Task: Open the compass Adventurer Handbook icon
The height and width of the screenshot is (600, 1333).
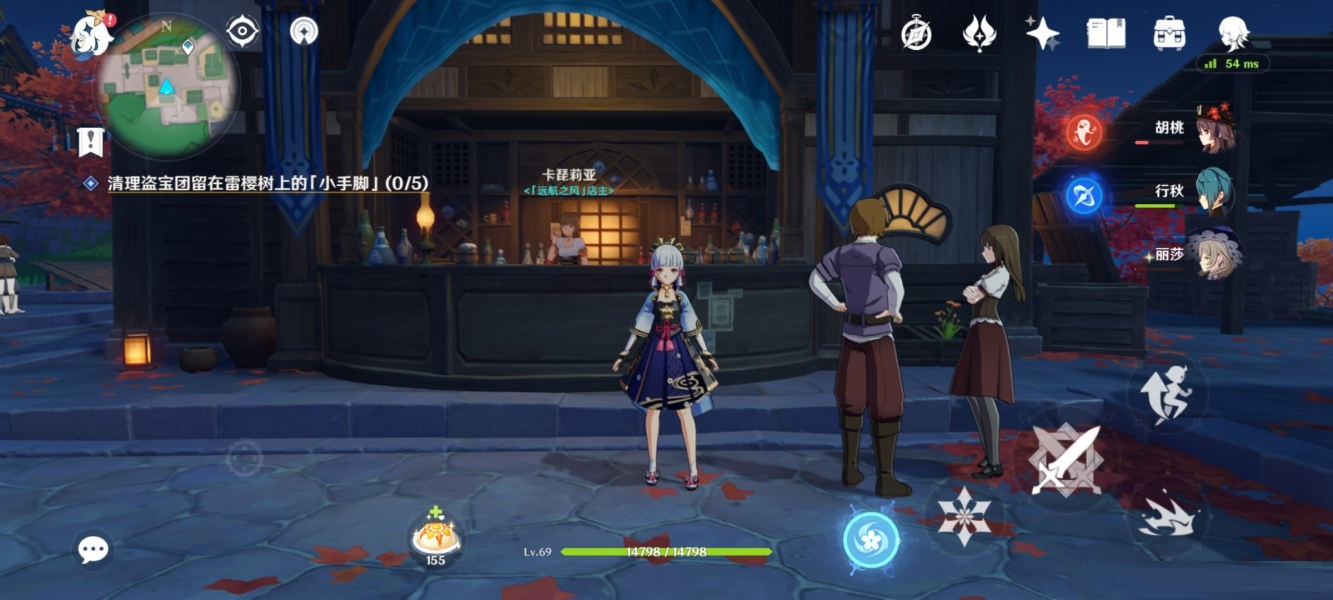Action: pyautogui.click(x=916, y=34)
